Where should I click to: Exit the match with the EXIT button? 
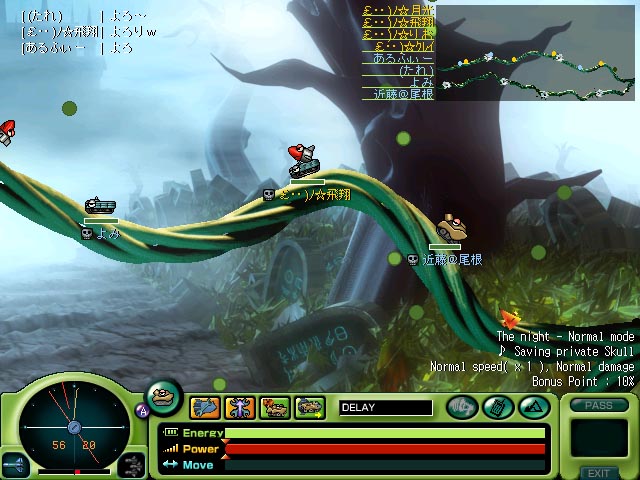click(599, 472)
